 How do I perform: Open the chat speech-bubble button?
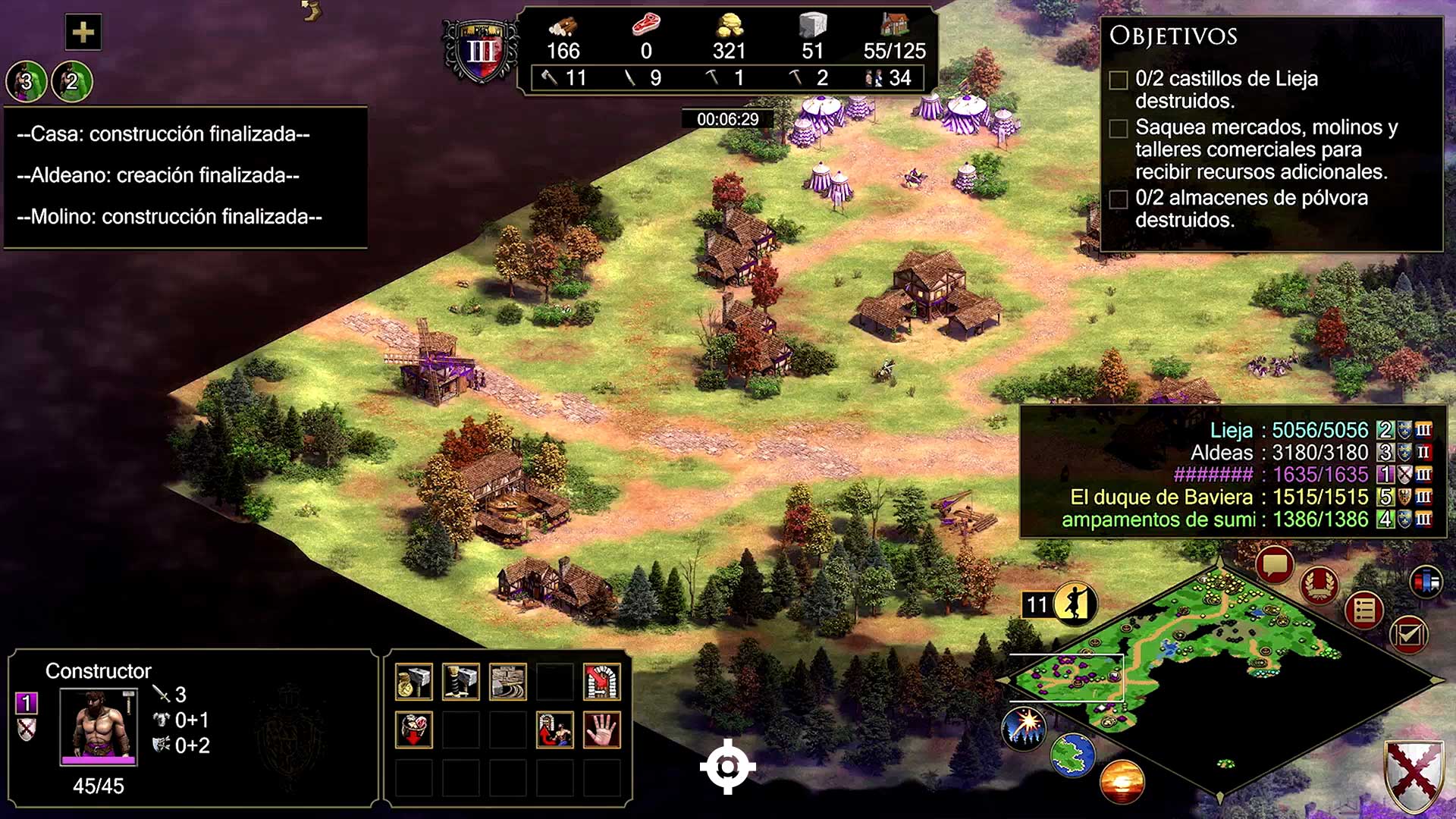(x=1274, y=565)
